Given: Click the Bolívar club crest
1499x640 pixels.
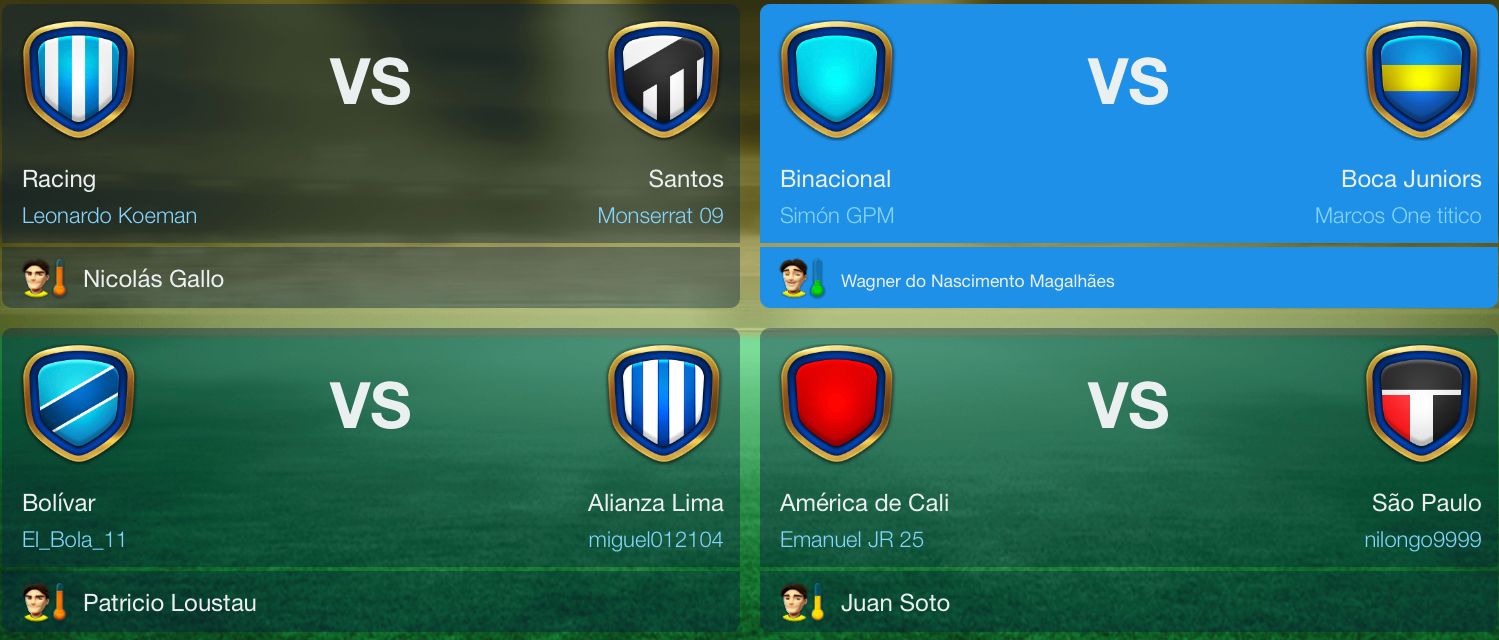Looking at the screenshot, I should coord(78,403).
